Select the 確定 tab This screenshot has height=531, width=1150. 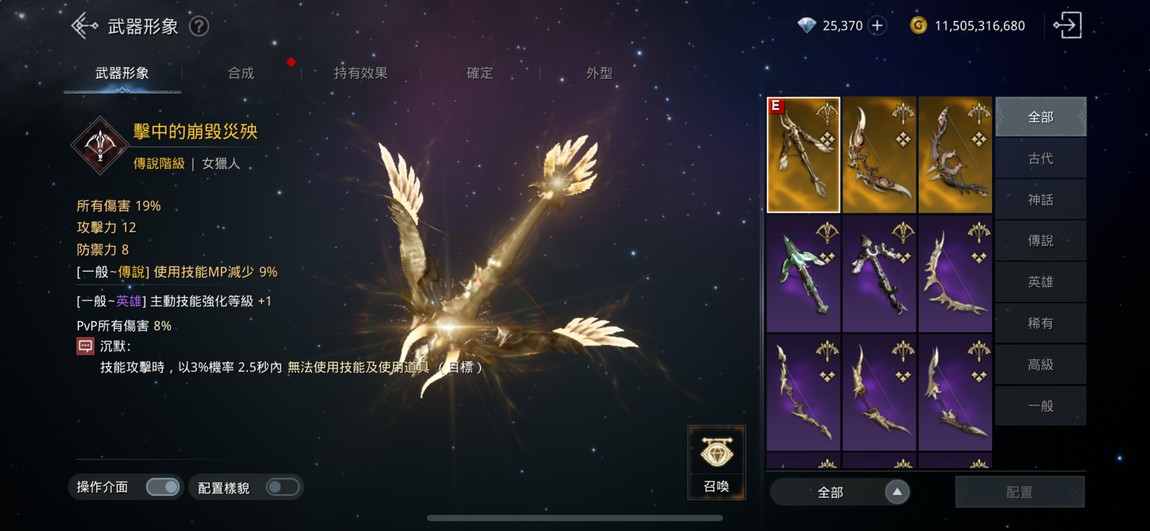[480, 73]
